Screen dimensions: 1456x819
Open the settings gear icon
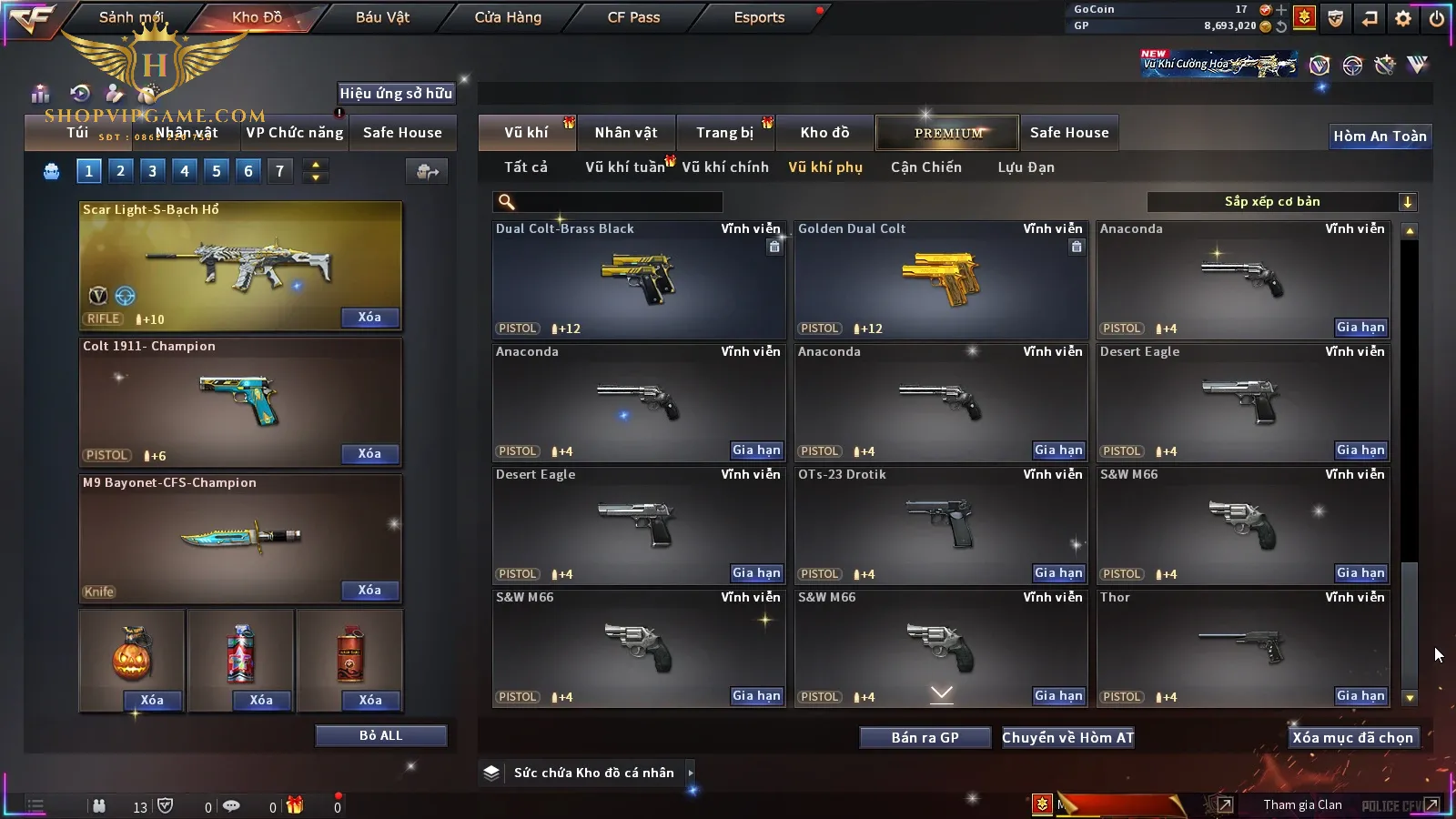[x=1403, y=18]
